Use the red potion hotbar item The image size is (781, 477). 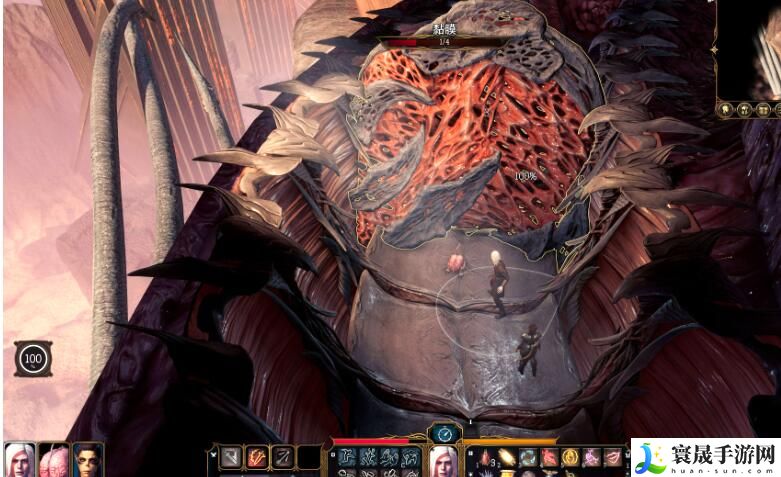483,457
